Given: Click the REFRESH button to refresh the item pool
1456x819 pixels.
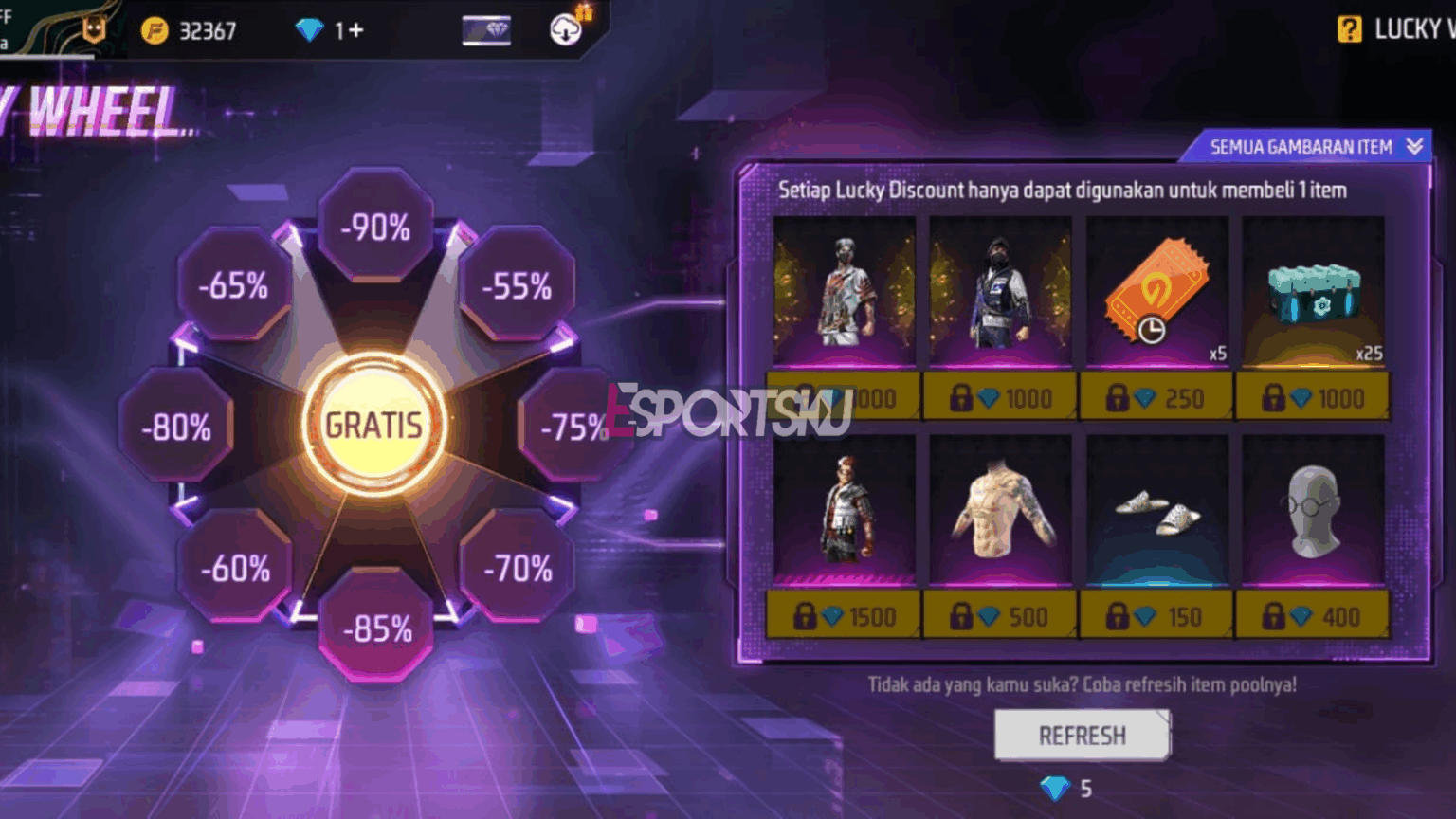Looking at the screenshot, I should tap(1082, 735).
